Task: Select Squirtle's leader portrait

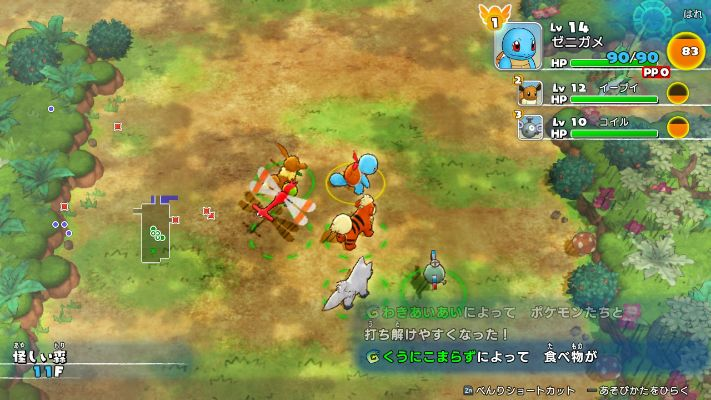Action: (x=516, y=45)
